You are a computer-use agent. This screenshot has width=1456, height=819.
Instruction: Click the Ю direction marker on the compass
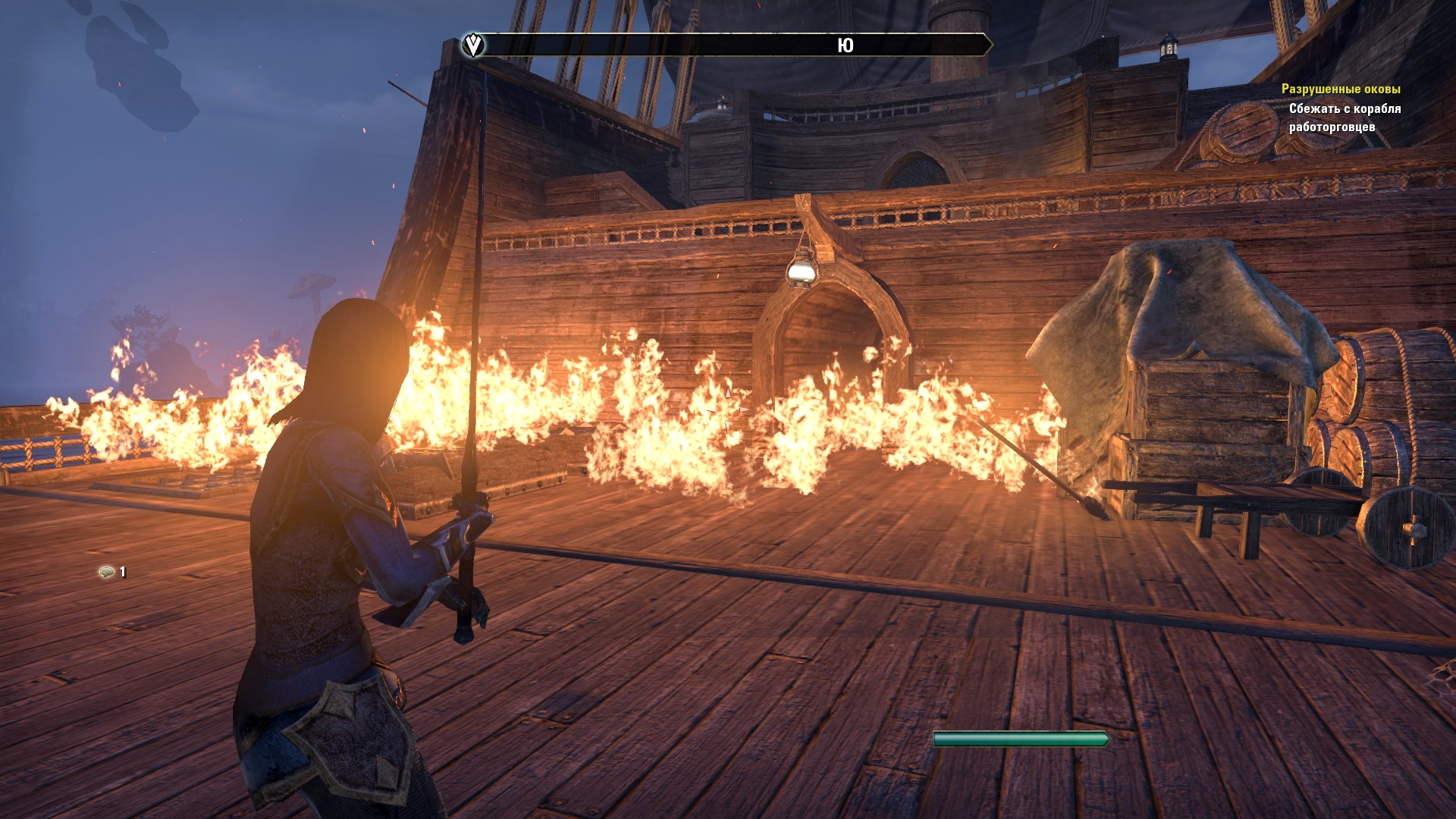click(845, 45)
